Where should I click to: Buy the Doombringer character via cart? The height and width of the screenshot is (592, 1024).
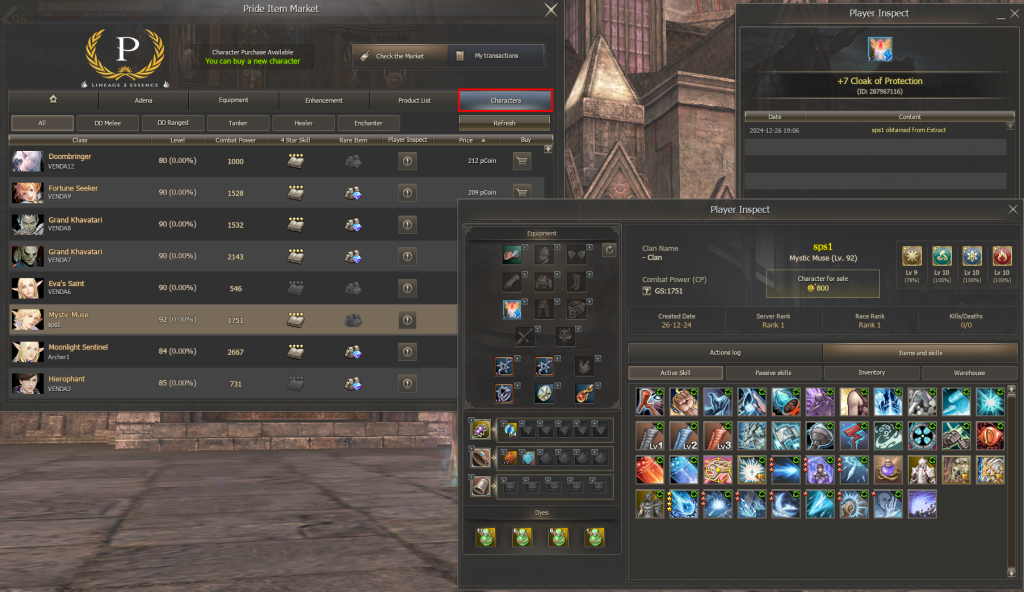pyautogui.click(x=521, y=161)
